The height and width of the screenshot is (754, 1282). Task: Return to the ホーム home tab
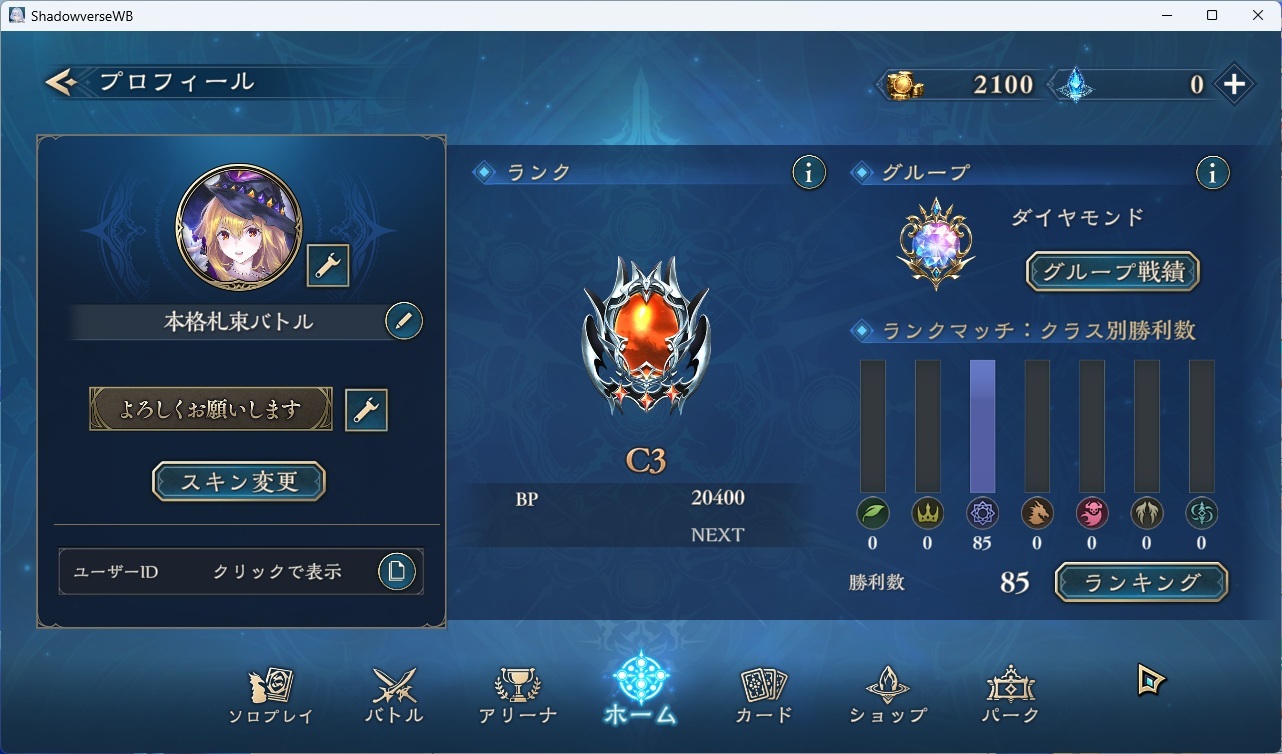[x=640, y=690]
